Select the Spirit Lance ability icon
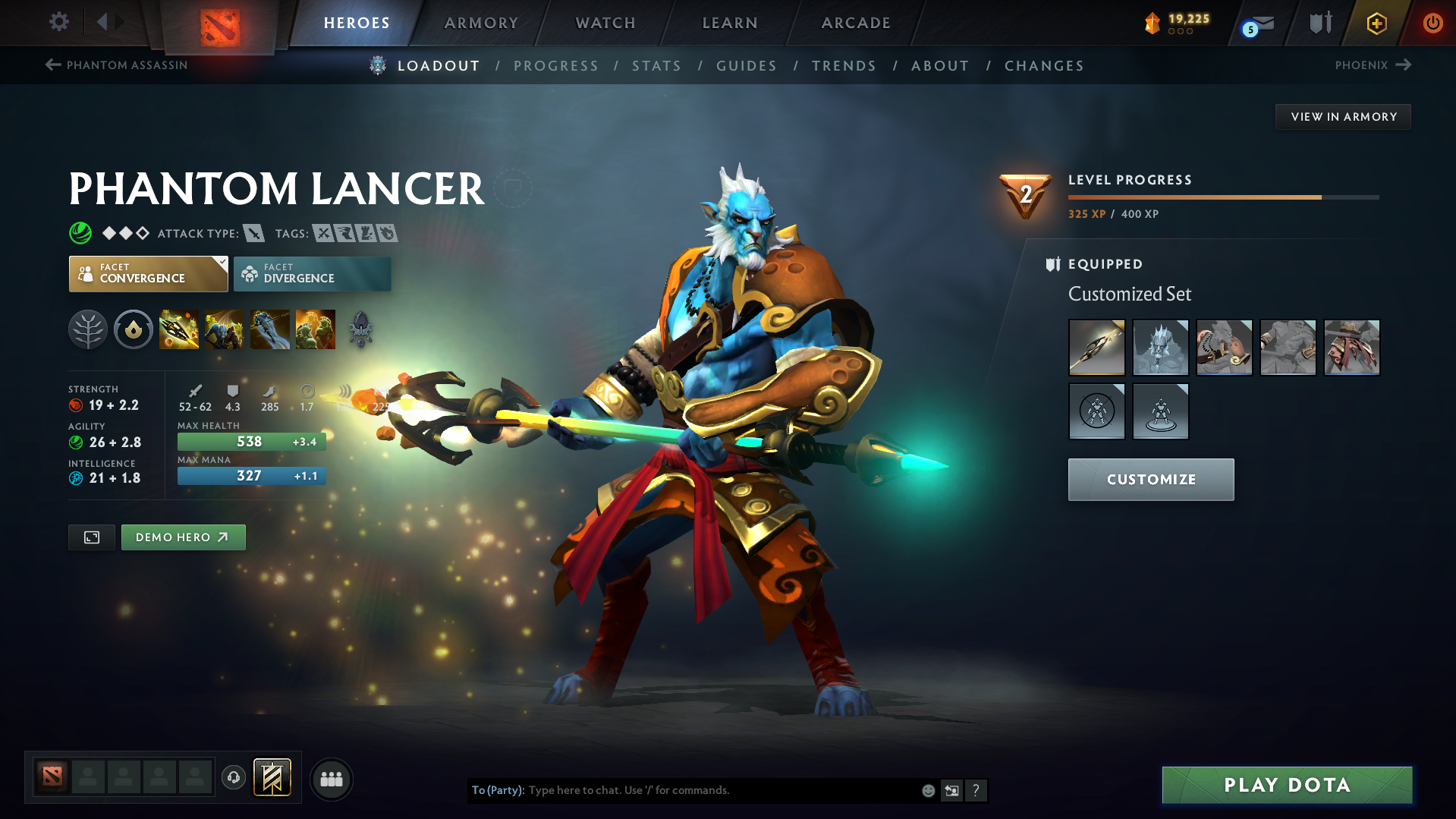 (x=179, y=329)
